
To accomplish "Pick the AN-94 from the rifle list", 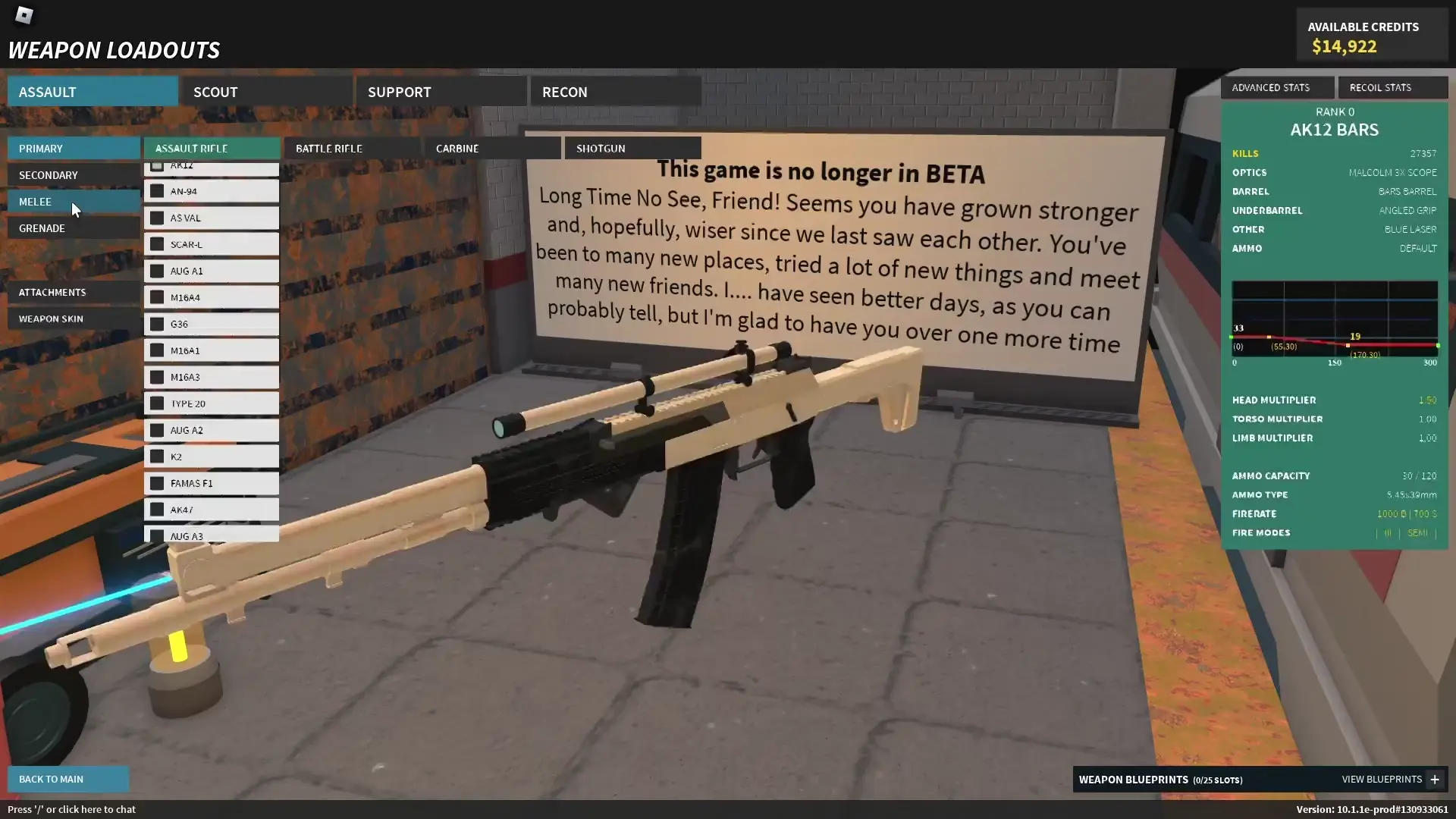I will click(212, 191).
